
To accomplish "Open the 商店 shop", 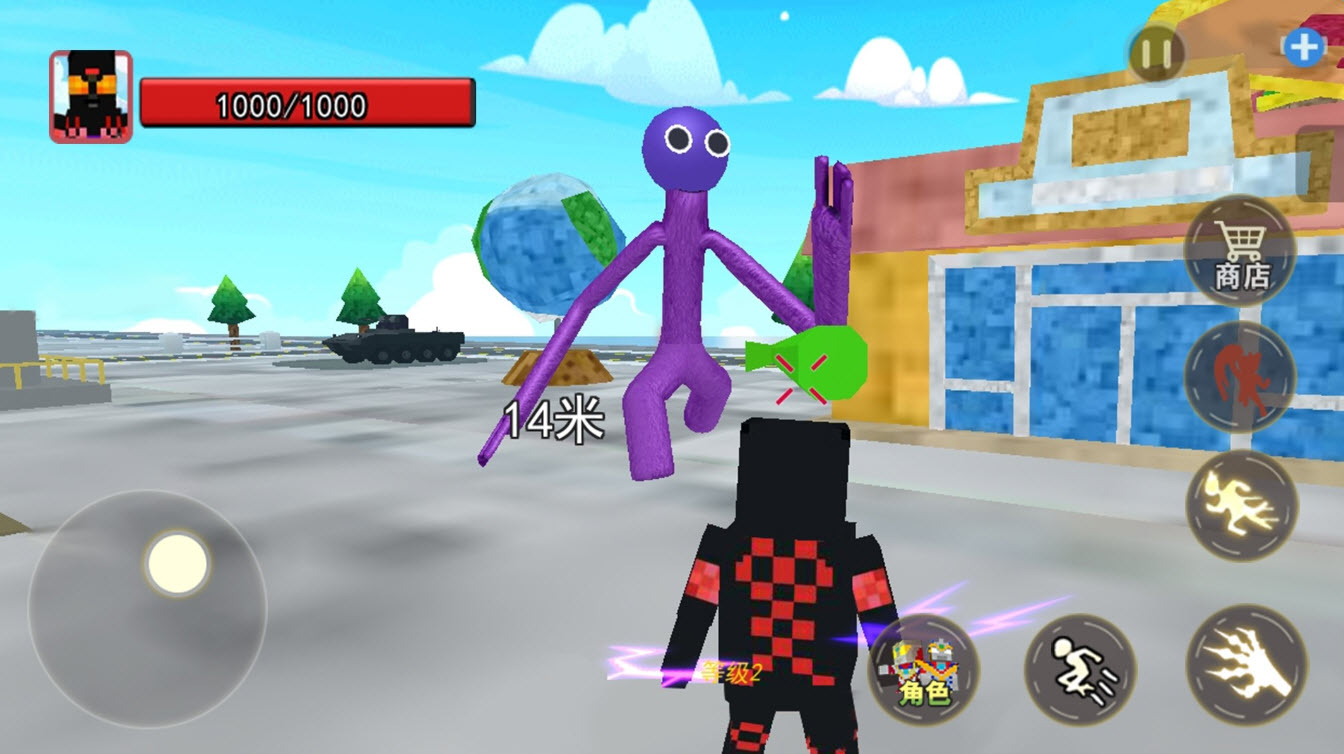I will point(1240,251).
